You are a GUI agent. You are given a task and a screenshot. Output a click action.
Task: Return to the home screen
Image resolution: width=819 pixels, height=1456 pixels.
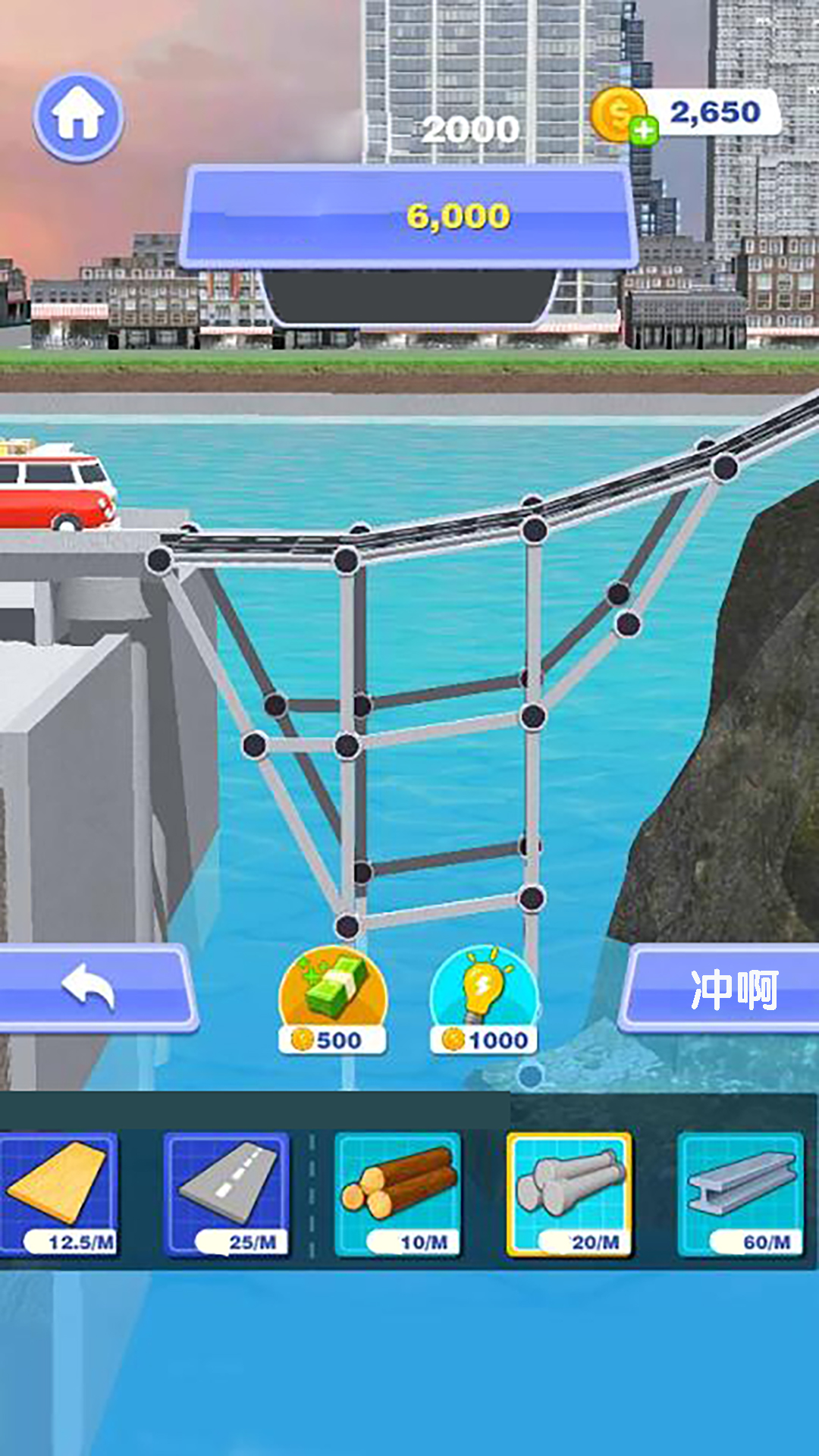click(x=78, y=117)
